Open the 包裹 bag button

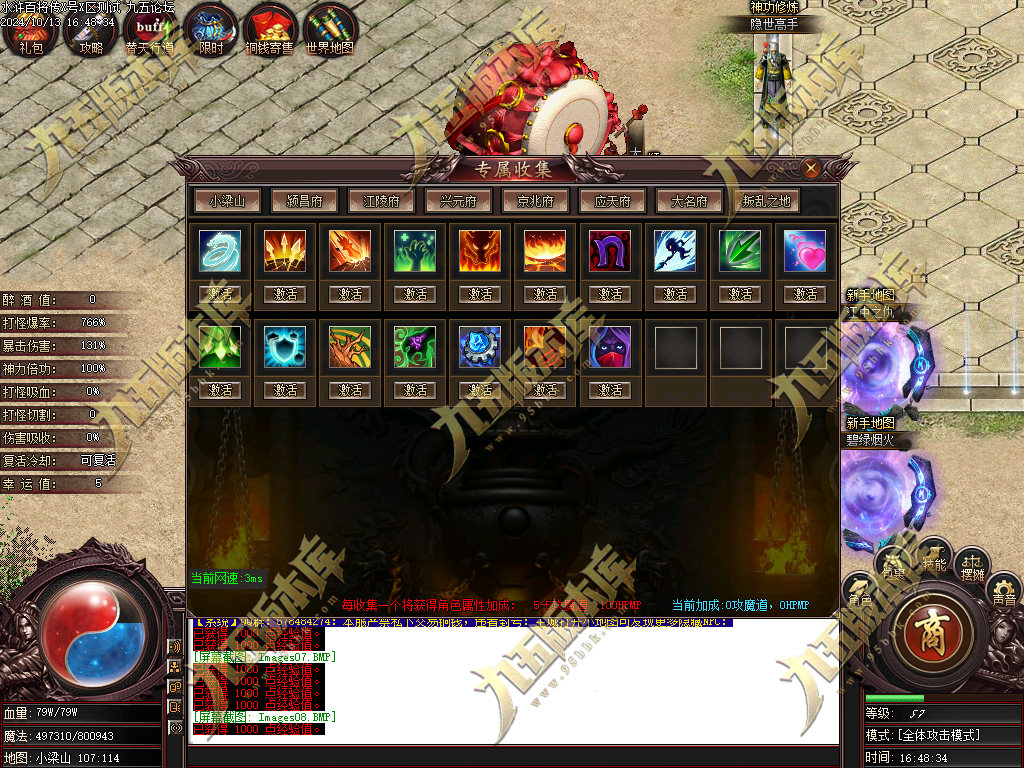pos(893,566)
